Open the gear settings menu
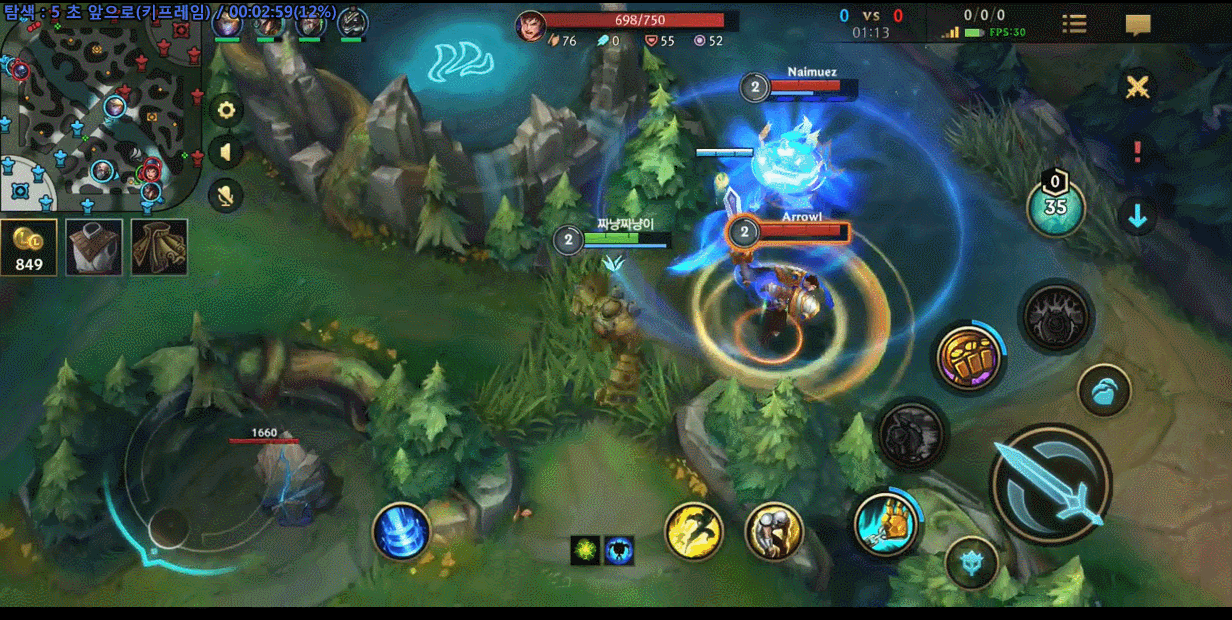The width and height of the screenshot is (1232, 620). 226,110
